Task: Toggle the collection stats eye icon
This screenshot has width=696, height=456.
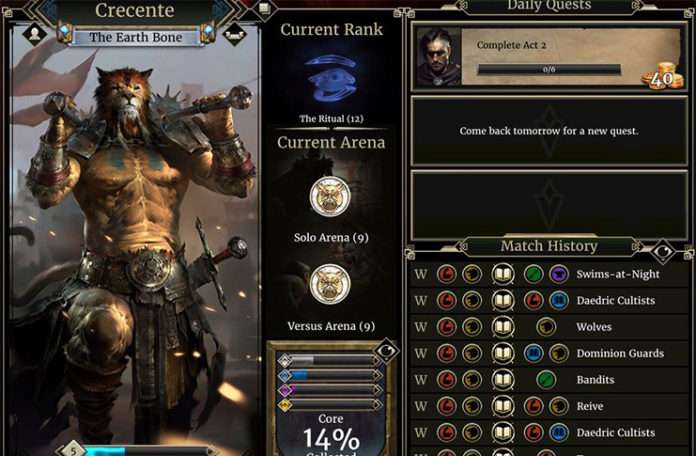Action: tap(388, 351)
